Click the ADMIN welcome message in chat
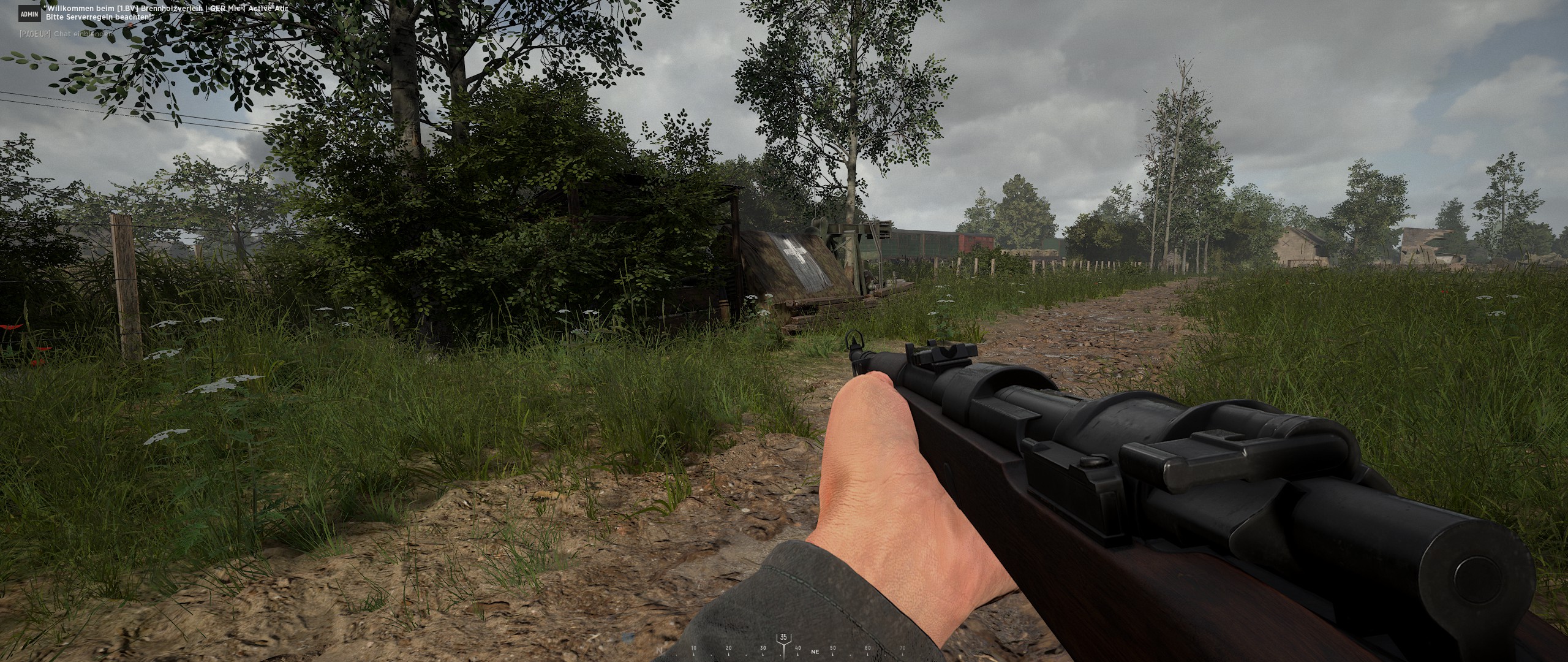This screenshot has width=1568, height=662. coord(165,13)
